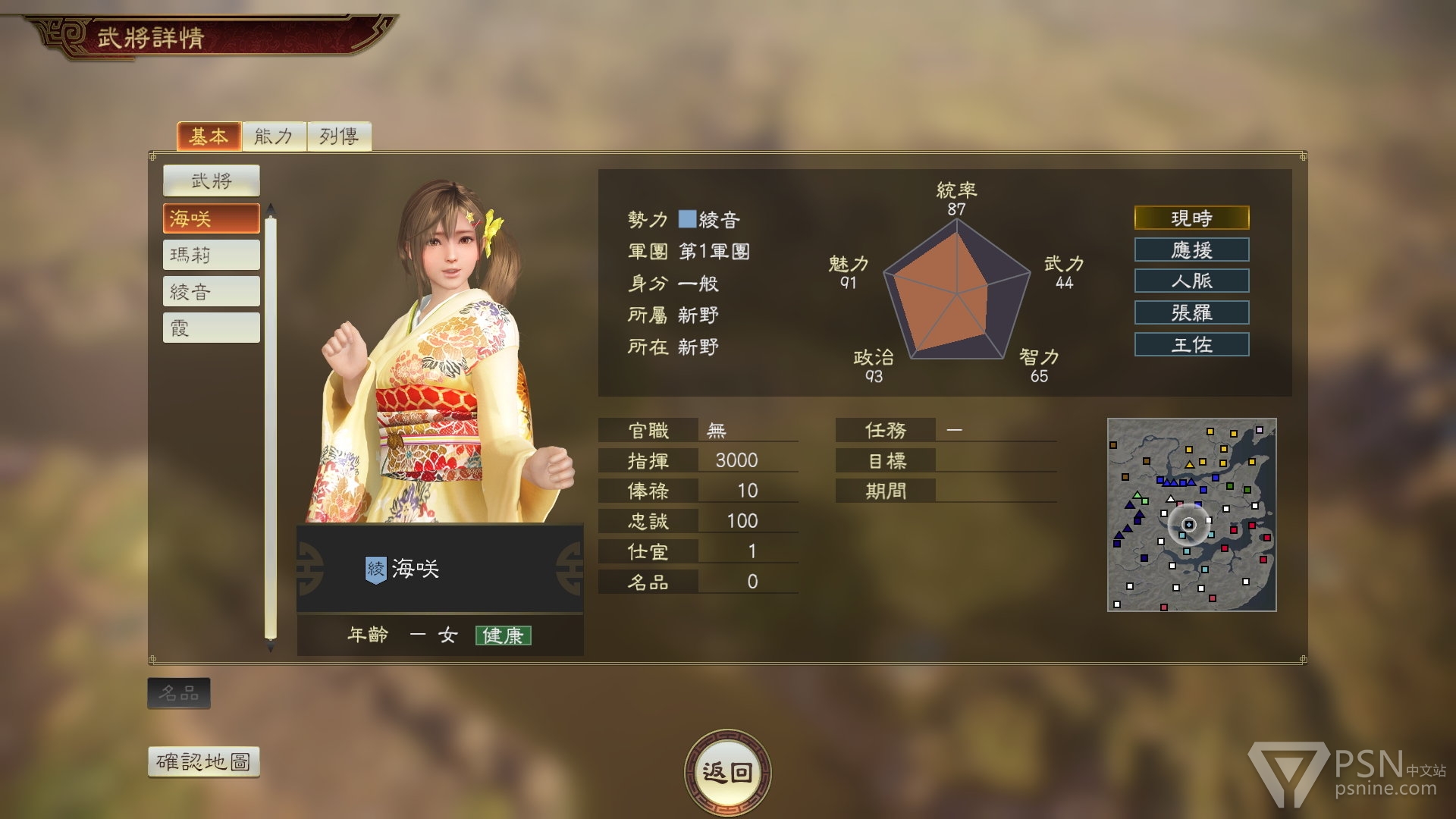Open the 名品 items button
This screenshot has width=1456, height=819.
[x=179, y=693]
